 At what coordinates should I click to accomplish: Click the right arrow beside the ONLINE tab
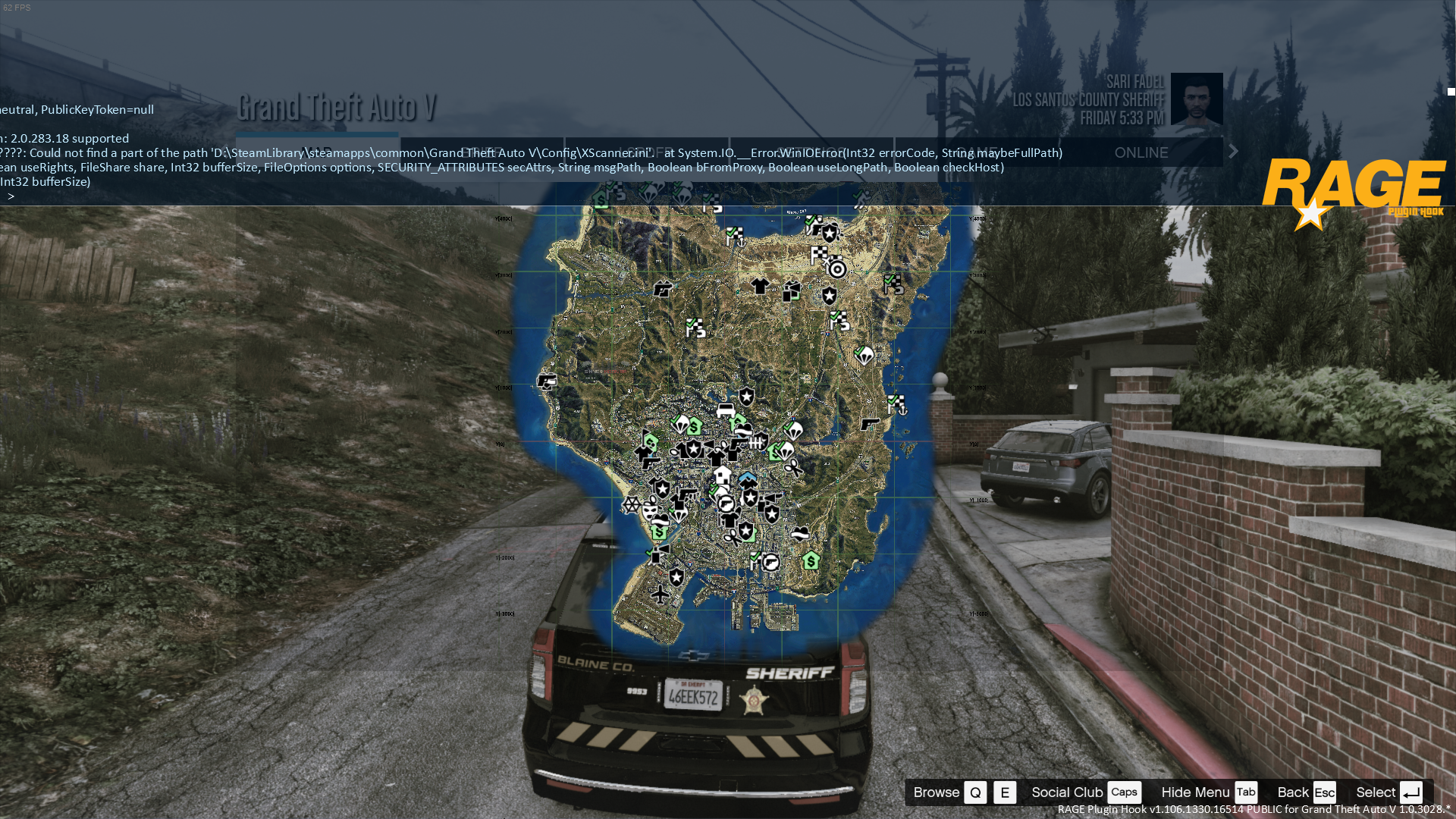(1234, 152)
